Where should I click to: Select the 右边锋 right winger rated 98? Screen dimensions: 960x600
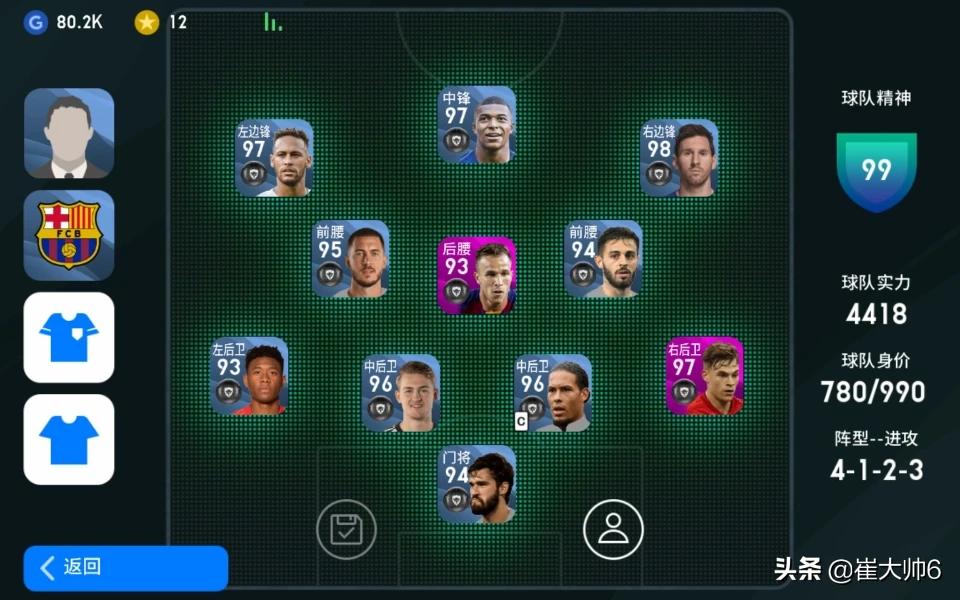679,158
